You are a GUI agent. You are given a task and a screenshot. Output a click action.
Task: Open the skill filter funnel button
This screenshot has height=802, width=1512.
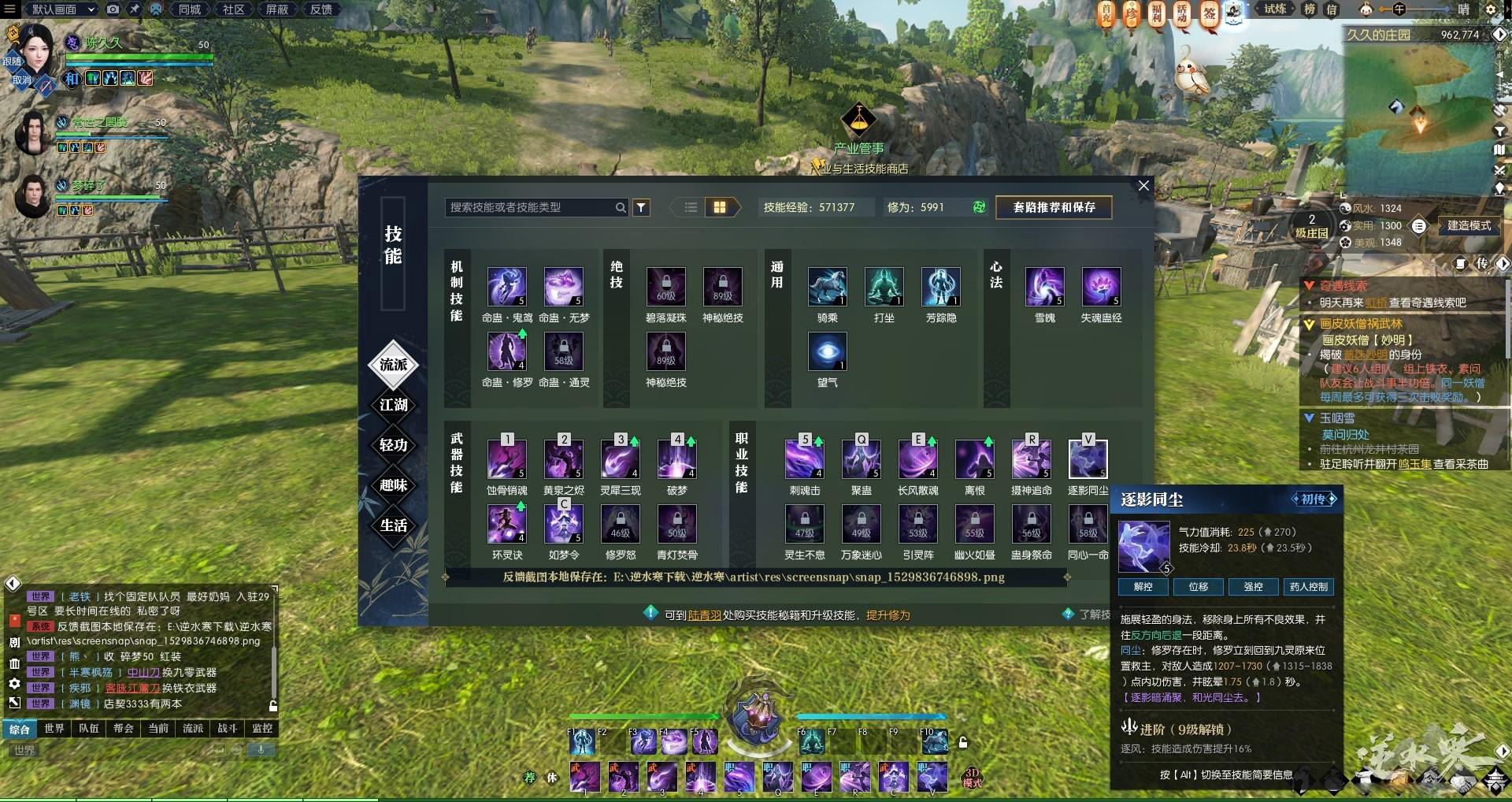642,207
